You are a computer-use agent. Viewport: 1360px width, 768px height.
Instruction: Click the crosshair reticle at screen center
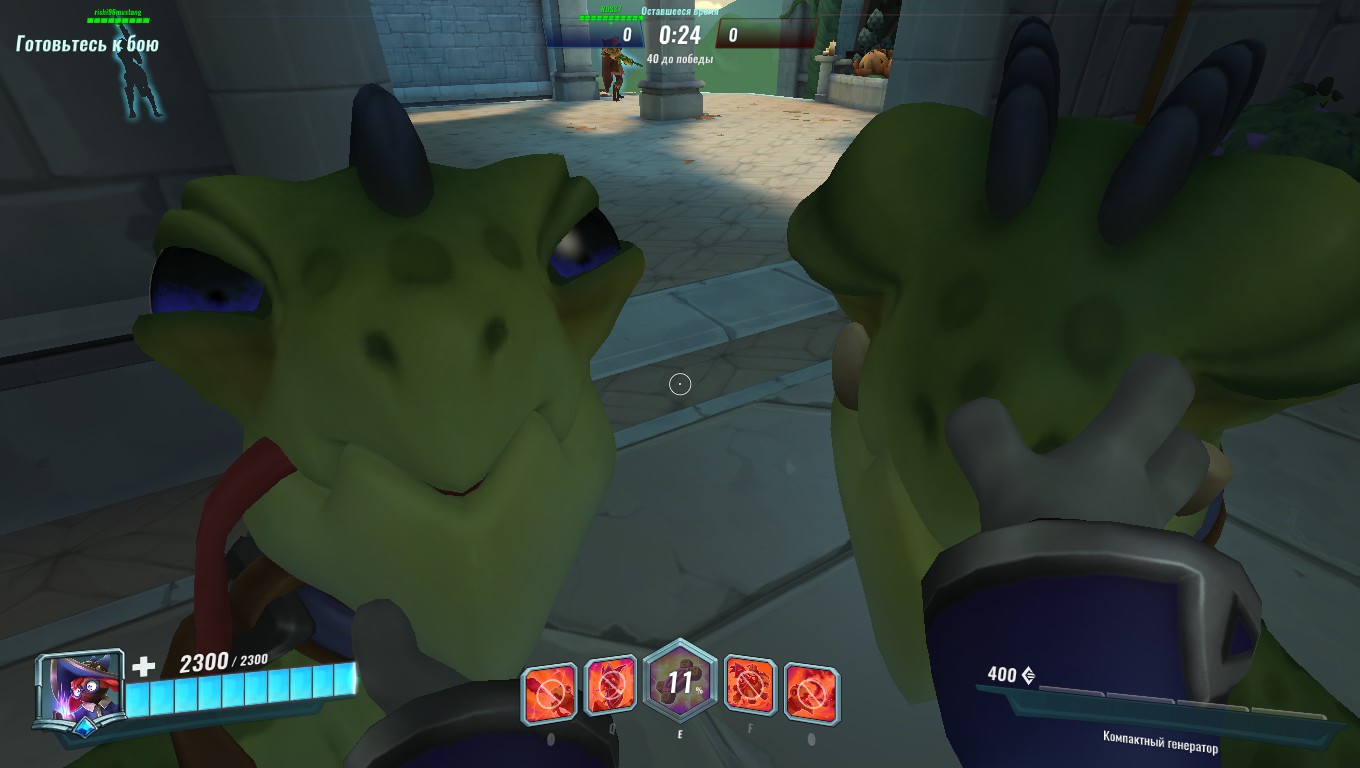coord(680,383)
